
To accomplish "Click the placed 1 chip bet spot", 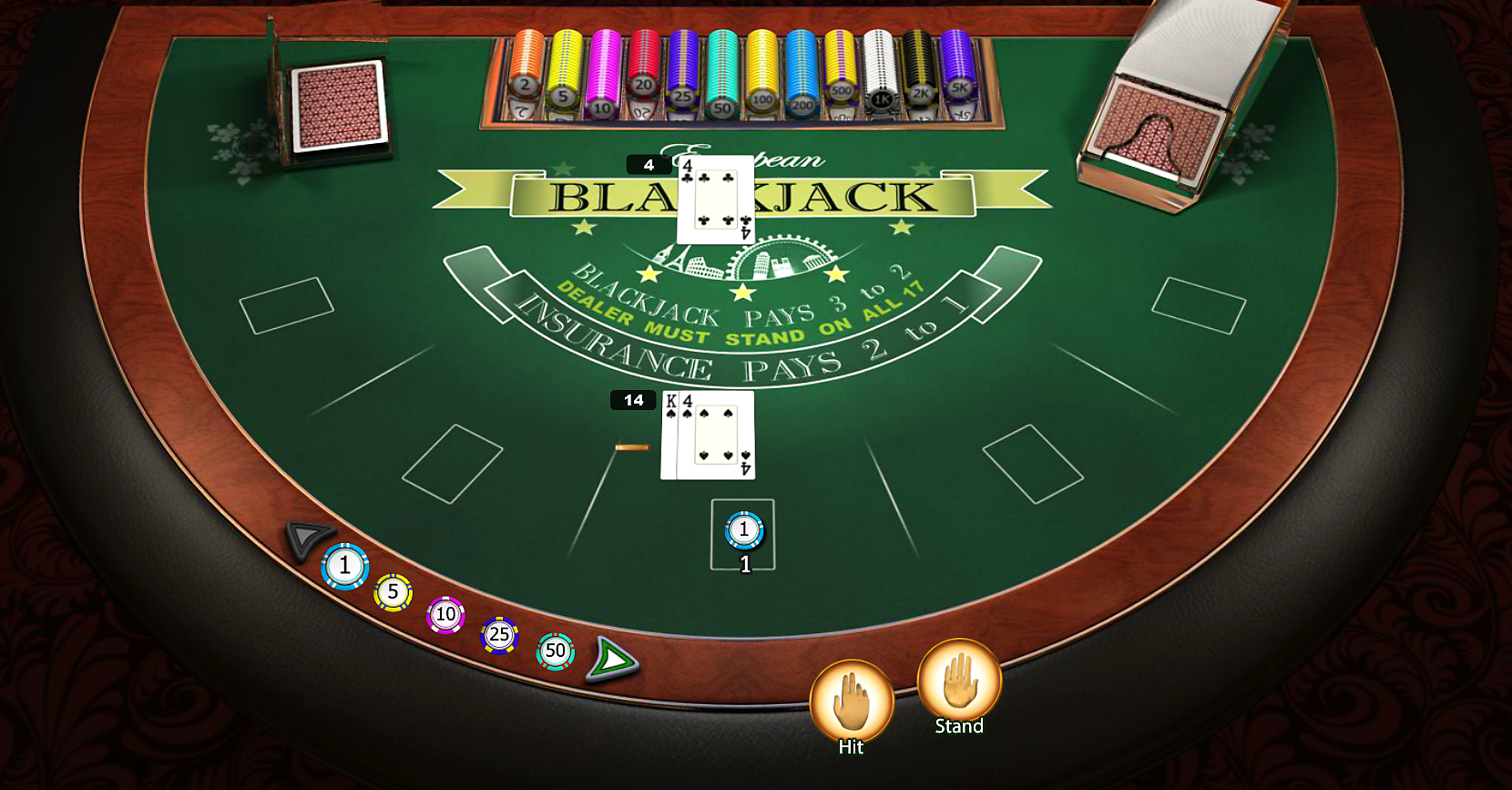I will [x=743, y=531].
